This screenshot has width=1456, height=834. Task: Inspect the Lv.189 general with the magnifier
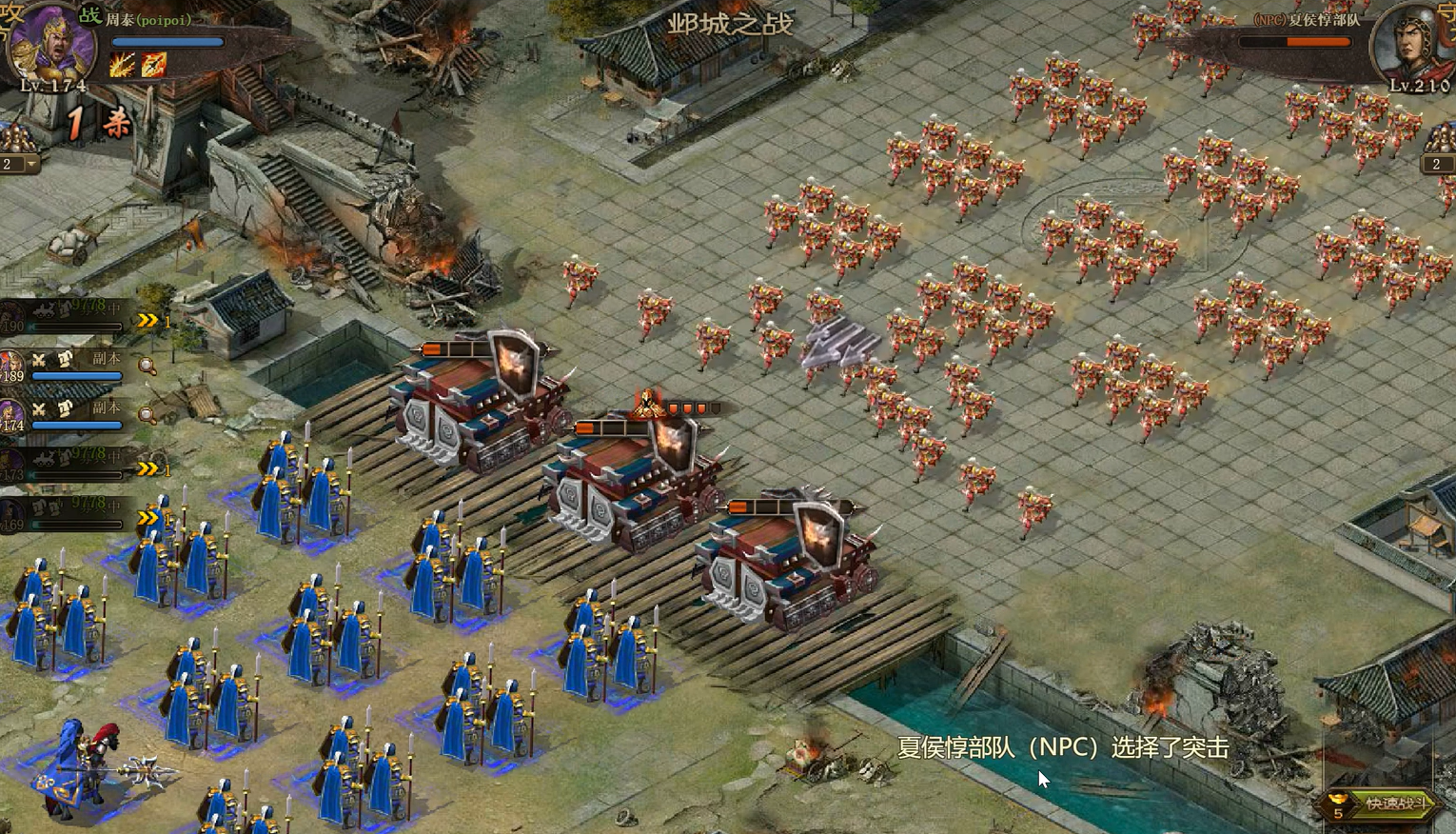tap(147, 366)
